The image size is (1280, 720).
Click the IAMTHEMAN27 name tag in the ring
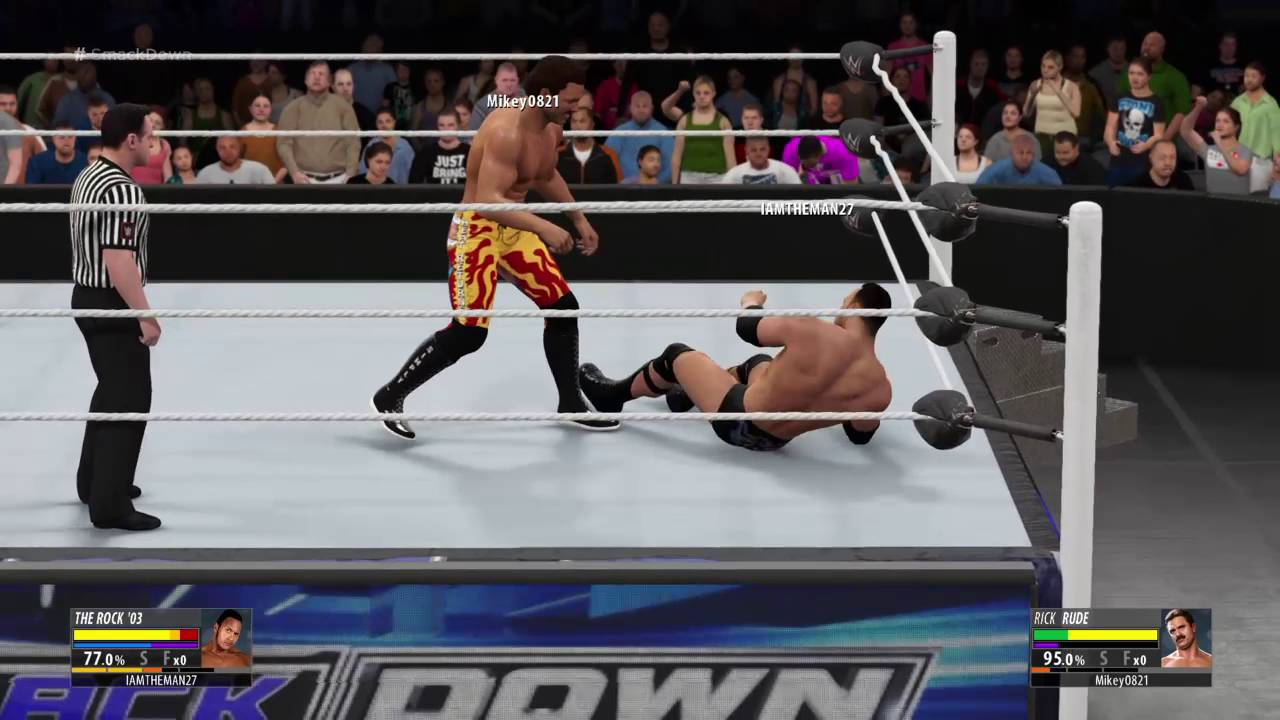click(x=807, y=210)
